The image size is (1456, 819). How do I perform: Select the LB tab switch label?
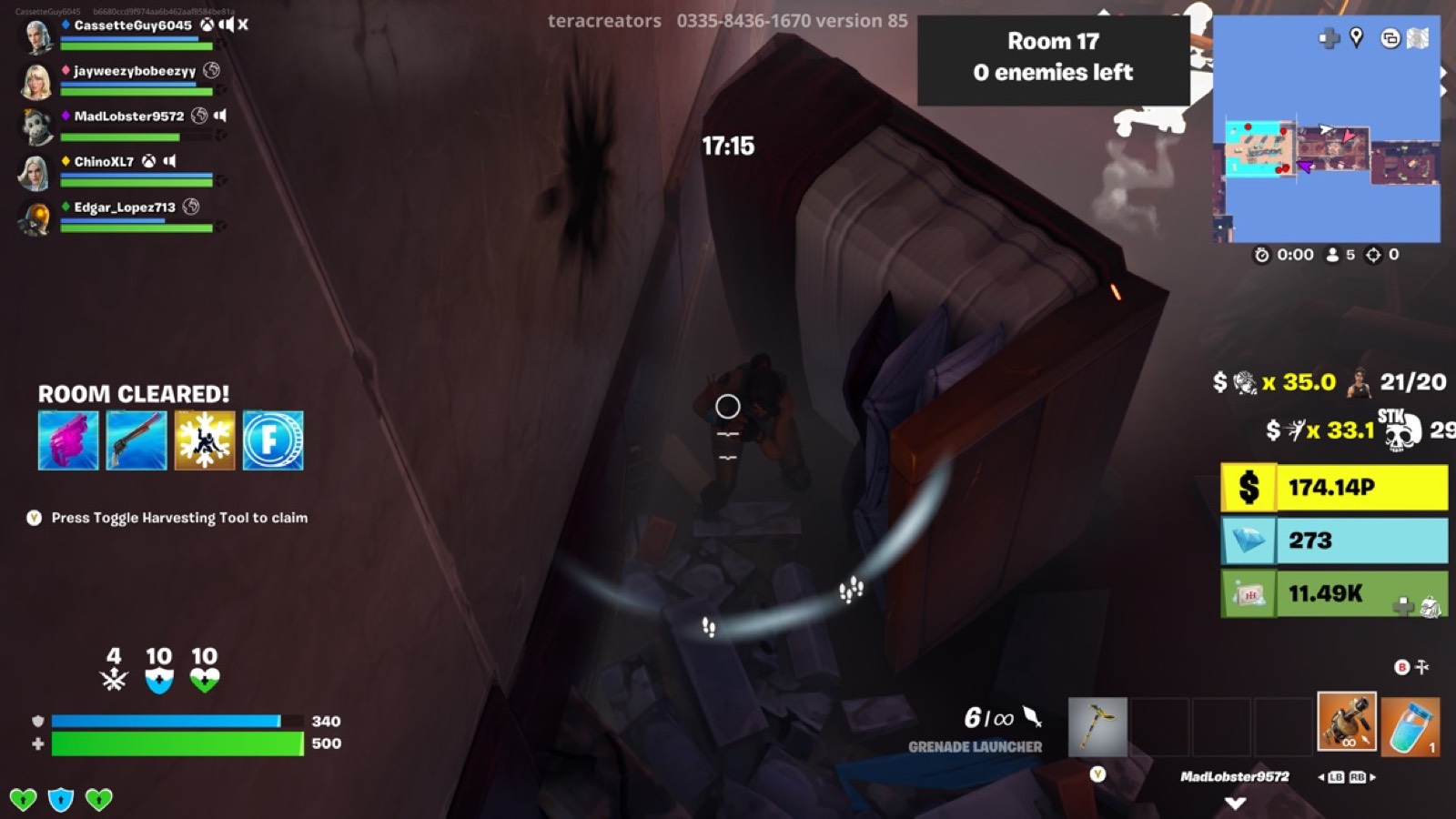pyautogui.click(x=1335, y=778)
